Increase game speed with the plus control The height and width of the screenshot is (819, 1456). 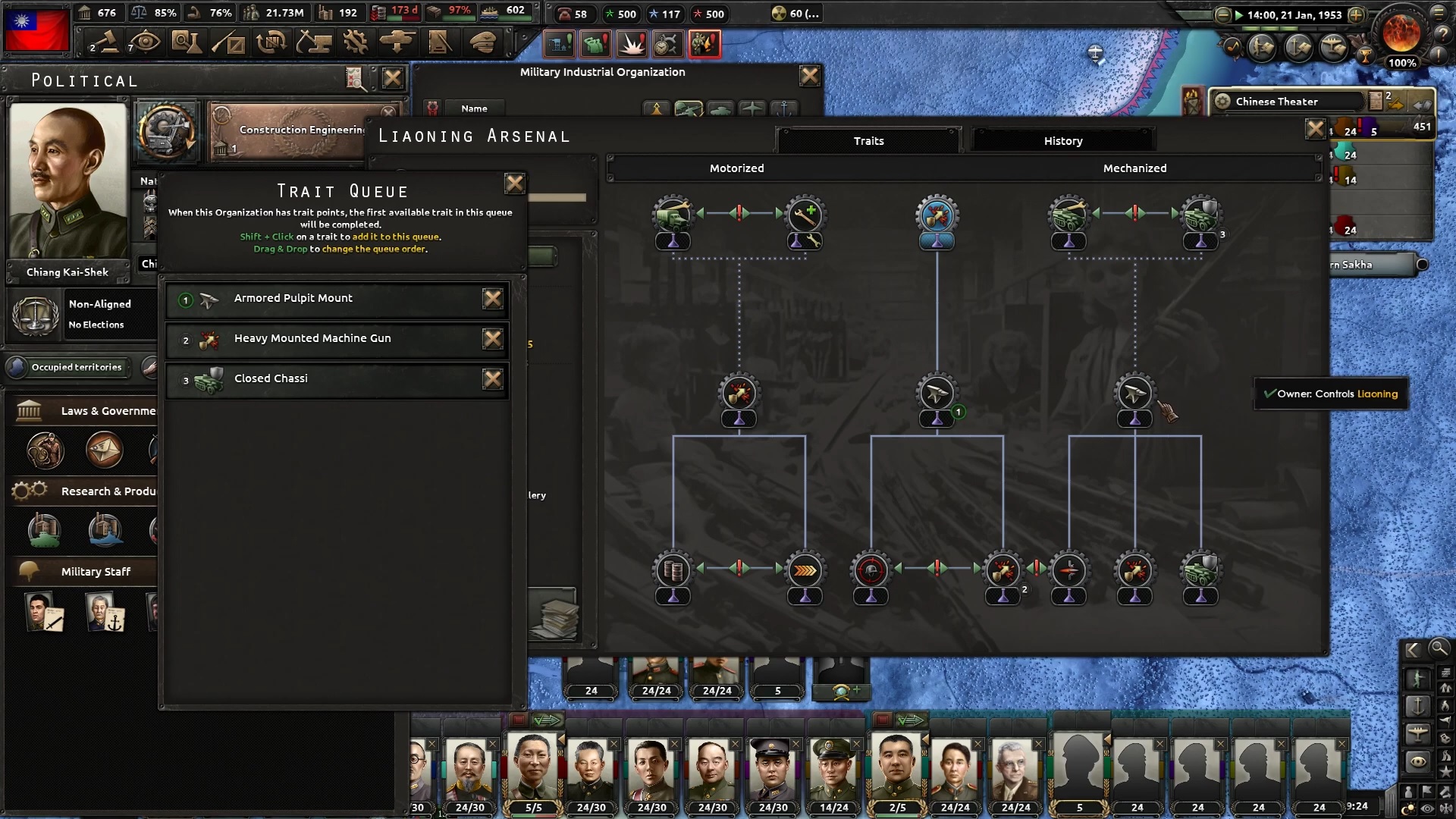(1357, 15)
